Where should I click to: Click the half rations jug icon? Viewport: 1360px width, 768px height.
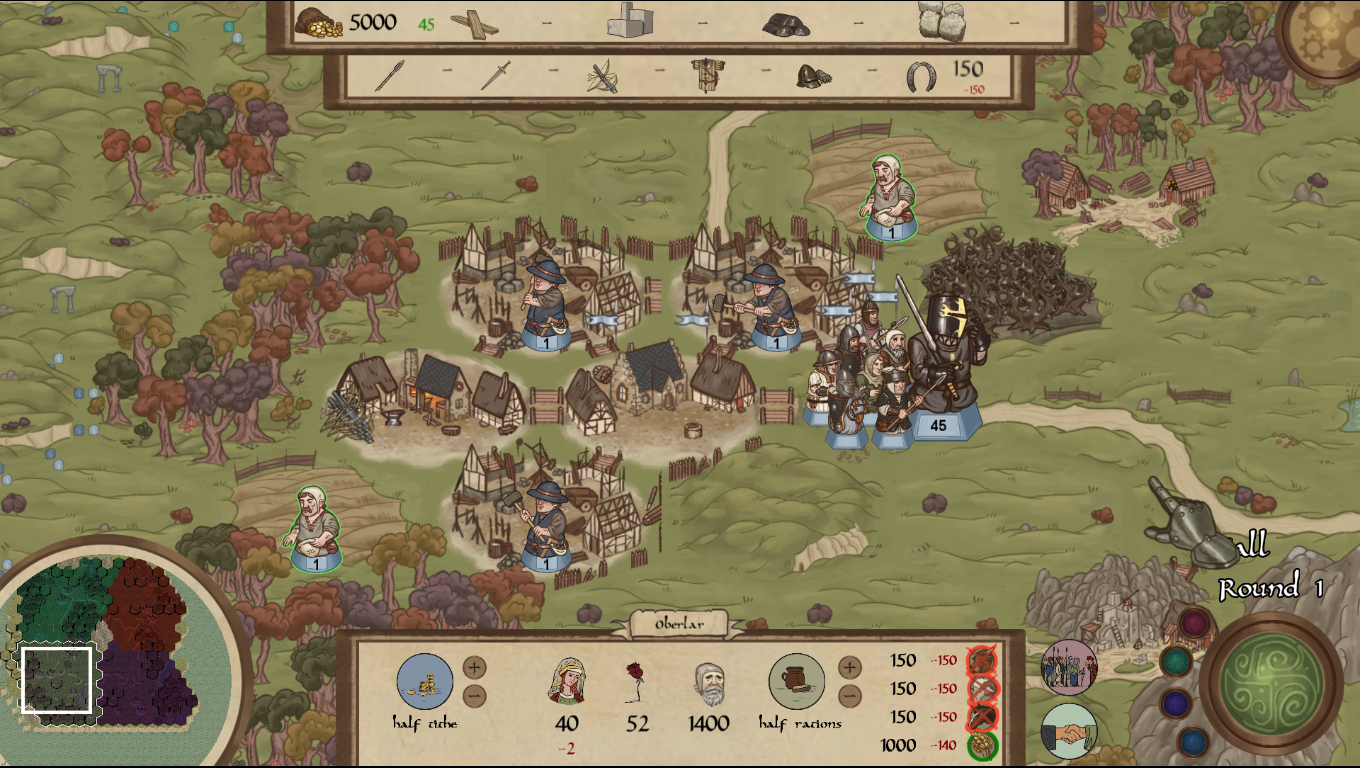click(x=797, y=681)
